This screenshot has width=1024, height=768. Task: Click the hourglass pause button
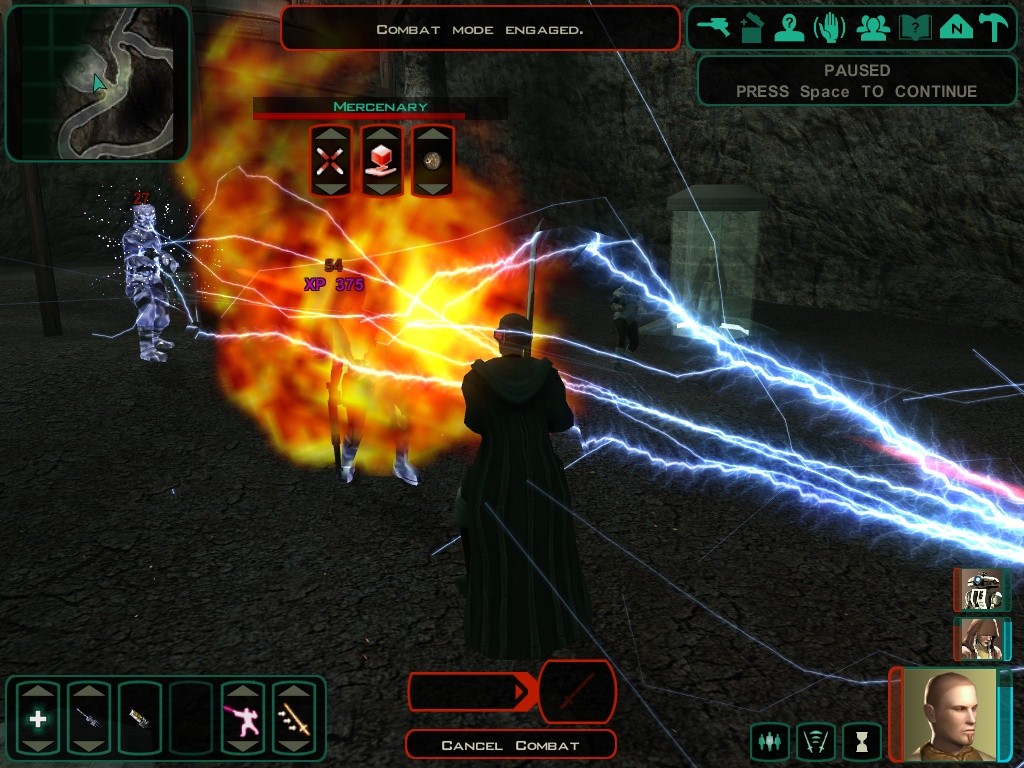pos(861,741)
